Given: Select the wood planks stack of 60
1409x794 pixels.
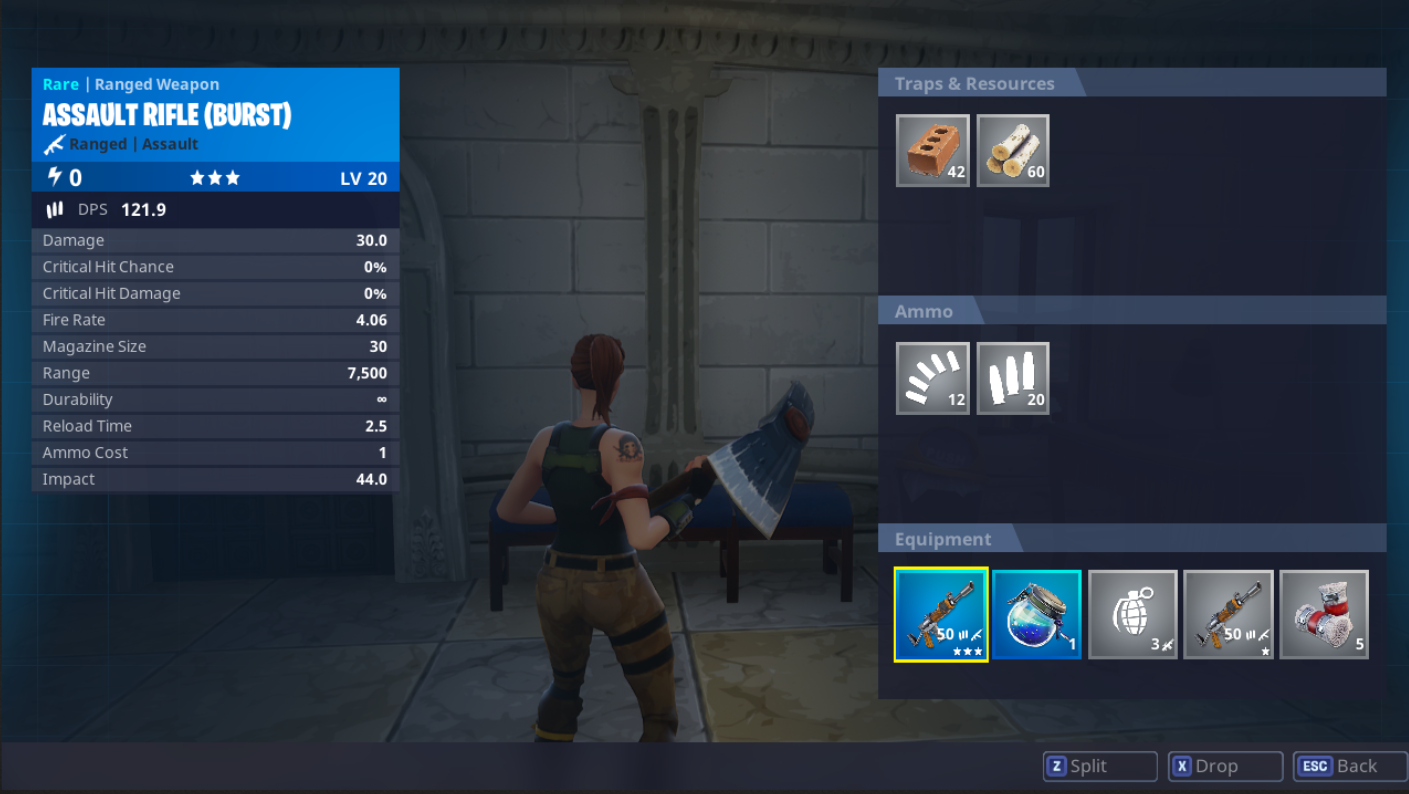Looking at the screenshot, I should (1012, 150).
